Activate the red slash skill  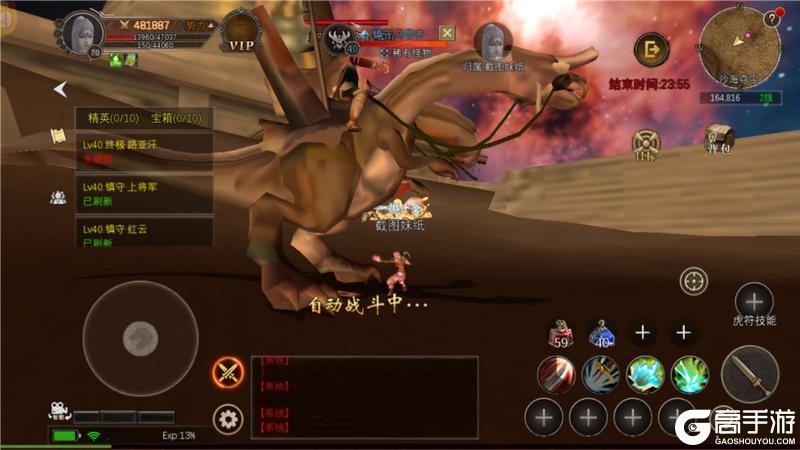[x=556, y=375]
